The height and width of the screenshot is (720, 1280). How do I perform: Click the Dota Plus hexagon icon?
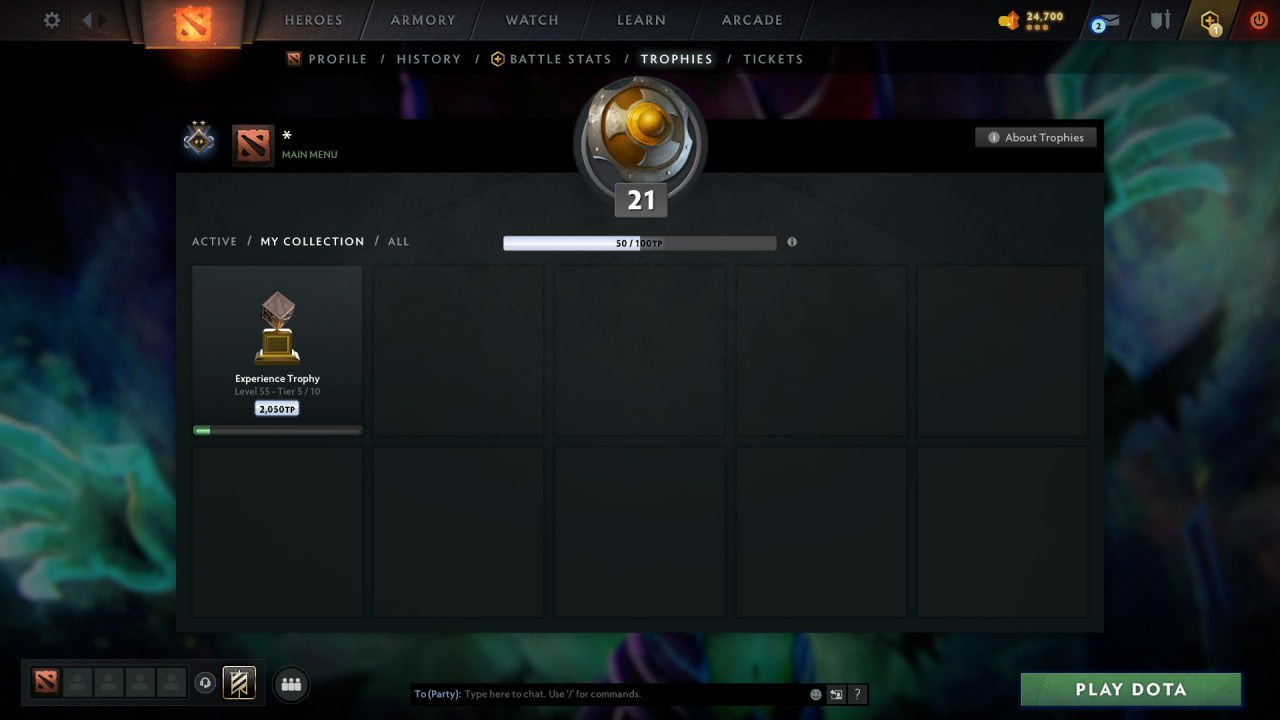[x=1211, y=20]
